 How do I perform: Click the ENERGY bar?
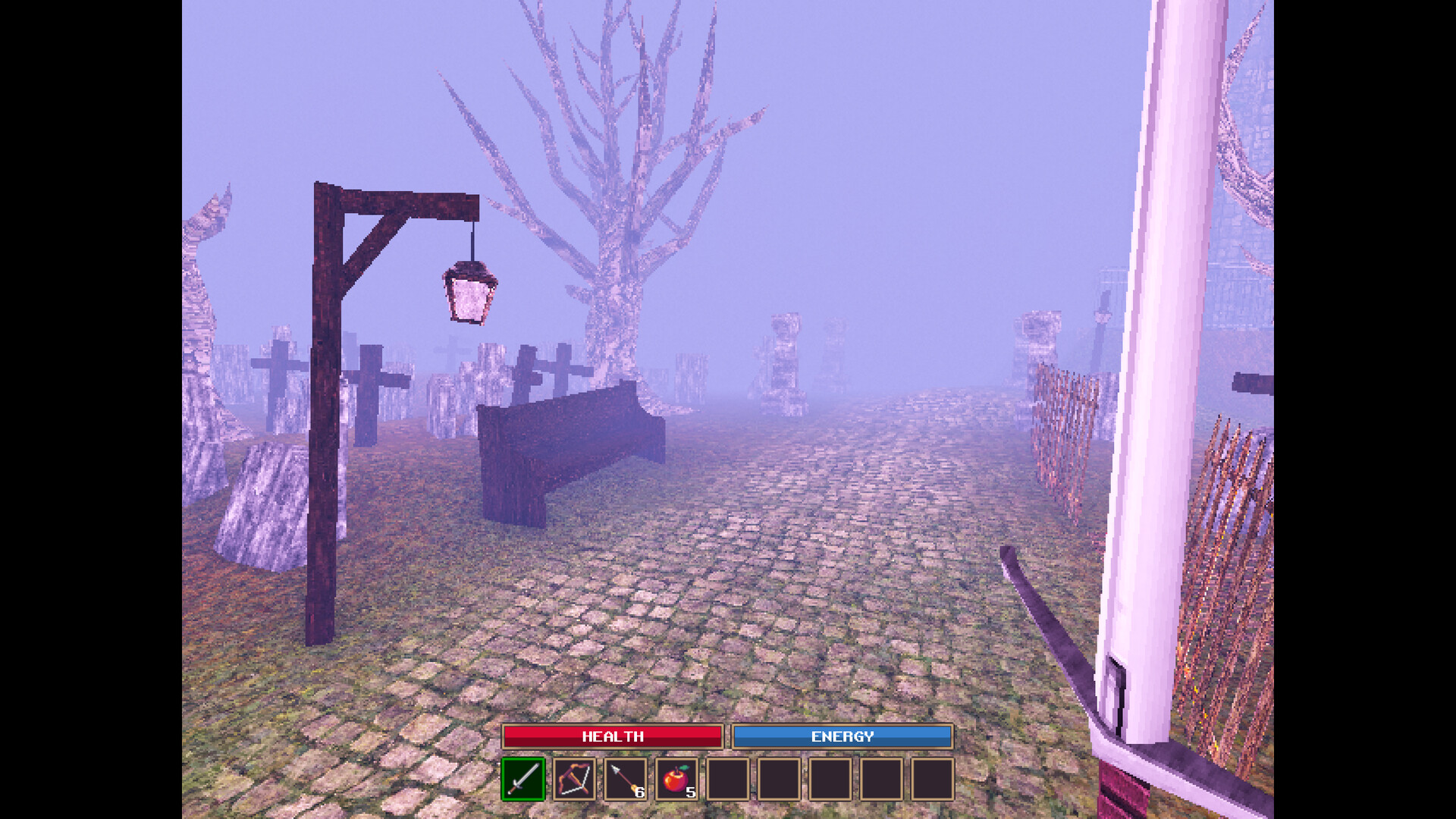click(842, 736)
